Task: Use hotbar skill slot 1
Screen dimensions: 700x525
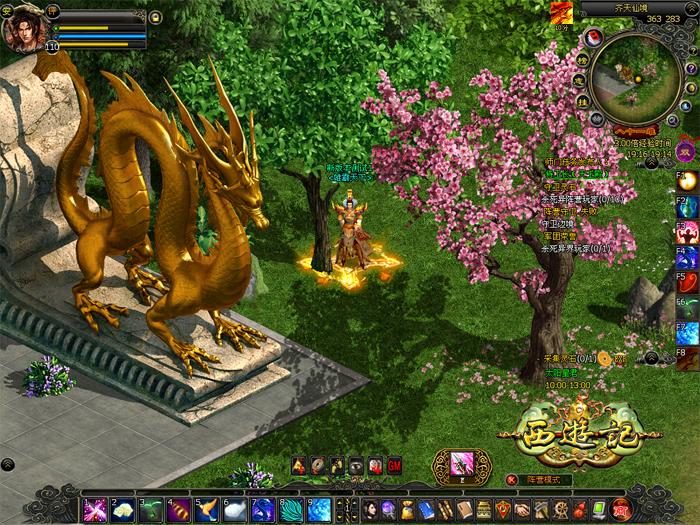Action: click(95, 509)
